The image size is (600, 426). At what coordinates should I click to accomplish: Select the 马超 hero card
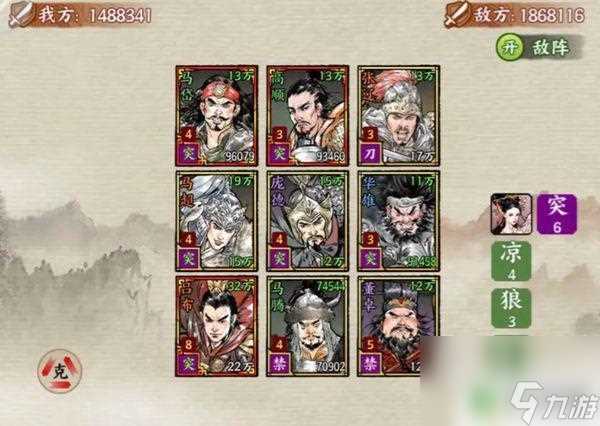[217, 219]
